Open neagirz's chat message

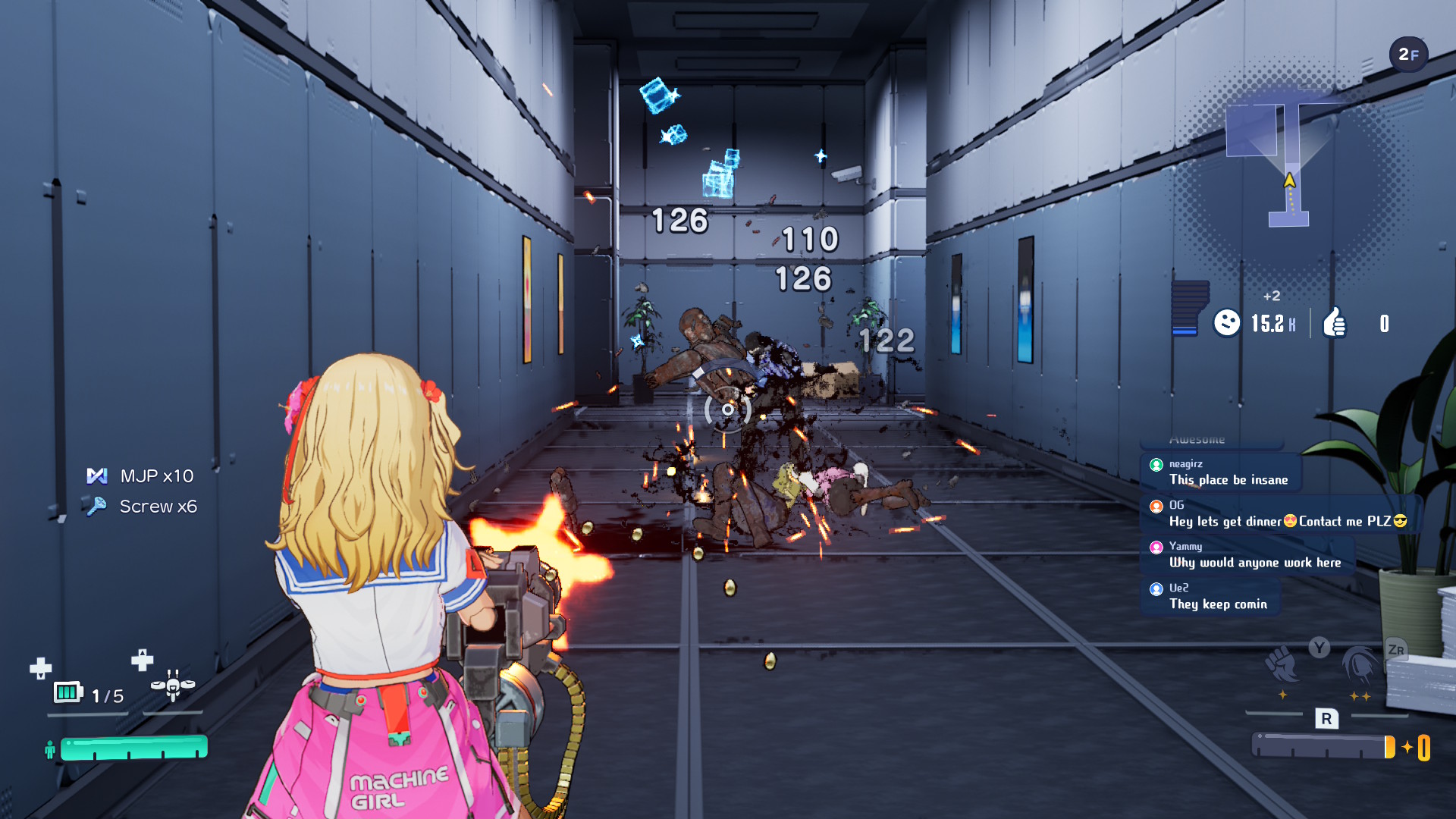[x=1221, y=472]
